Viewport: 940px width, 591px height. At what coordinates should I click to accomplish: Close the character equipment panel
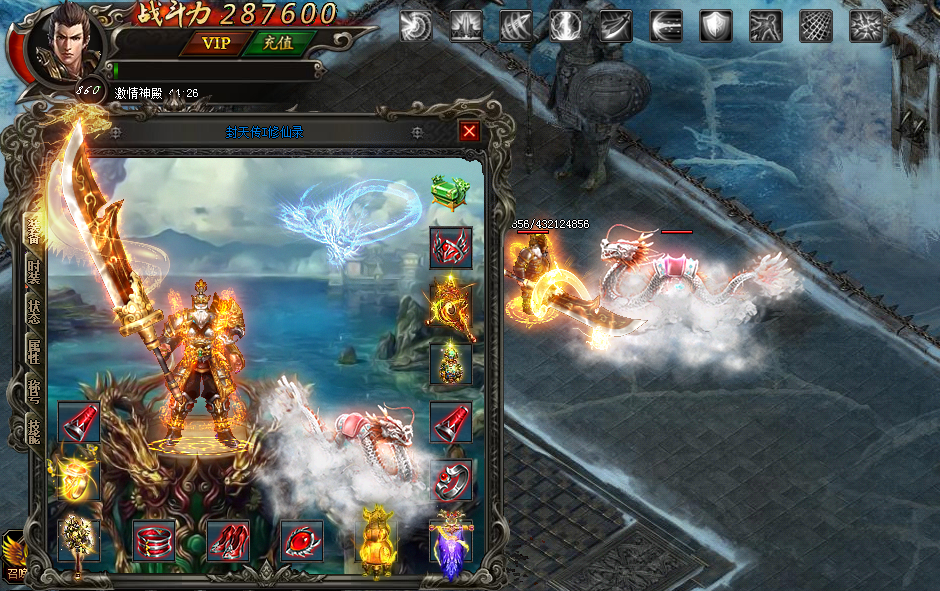coord(469,131)
